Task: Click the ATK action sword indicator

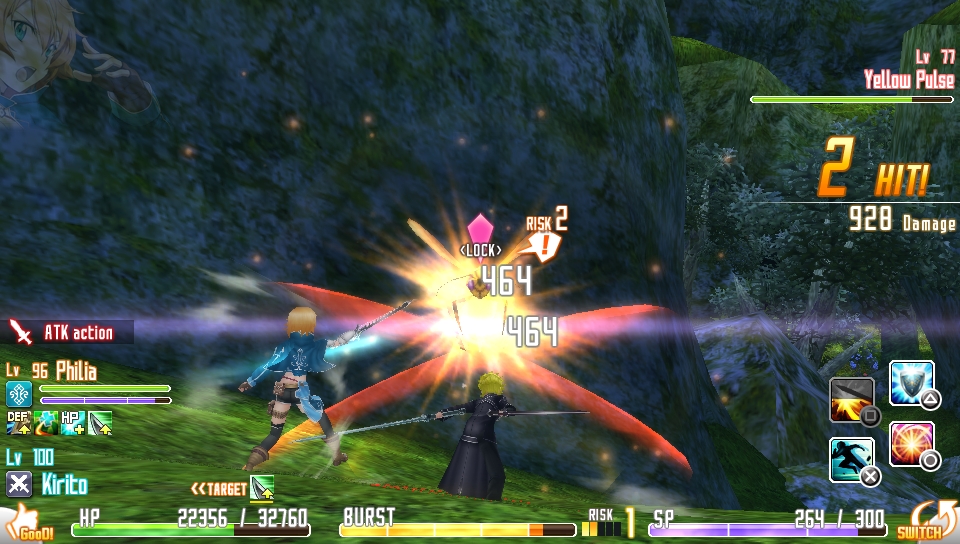Action: [20, 332]
